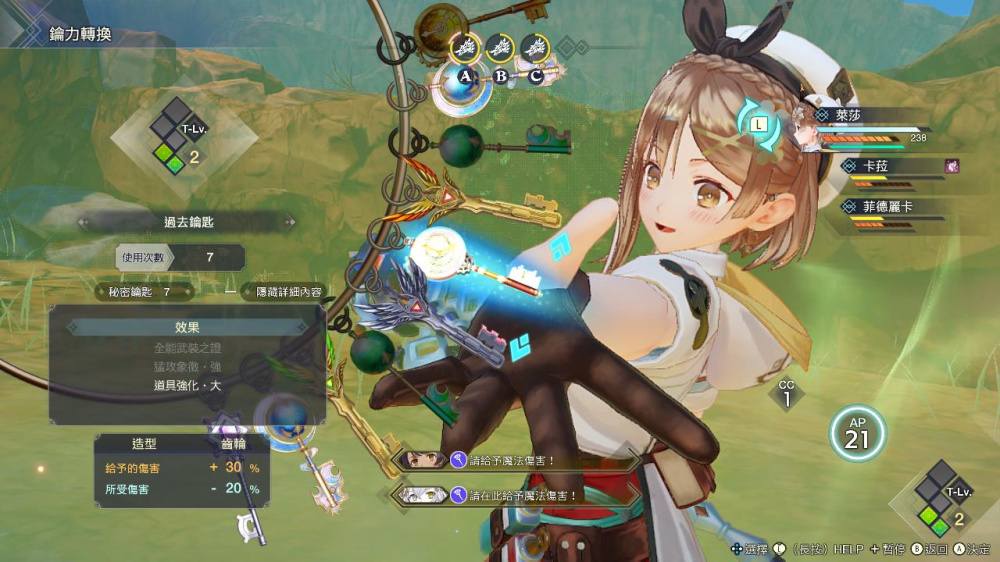The height and width of the screenshot is (562, 1000).
Task: Toggle the 隱藏詳細內容 details option
Action: click(288, 292)
